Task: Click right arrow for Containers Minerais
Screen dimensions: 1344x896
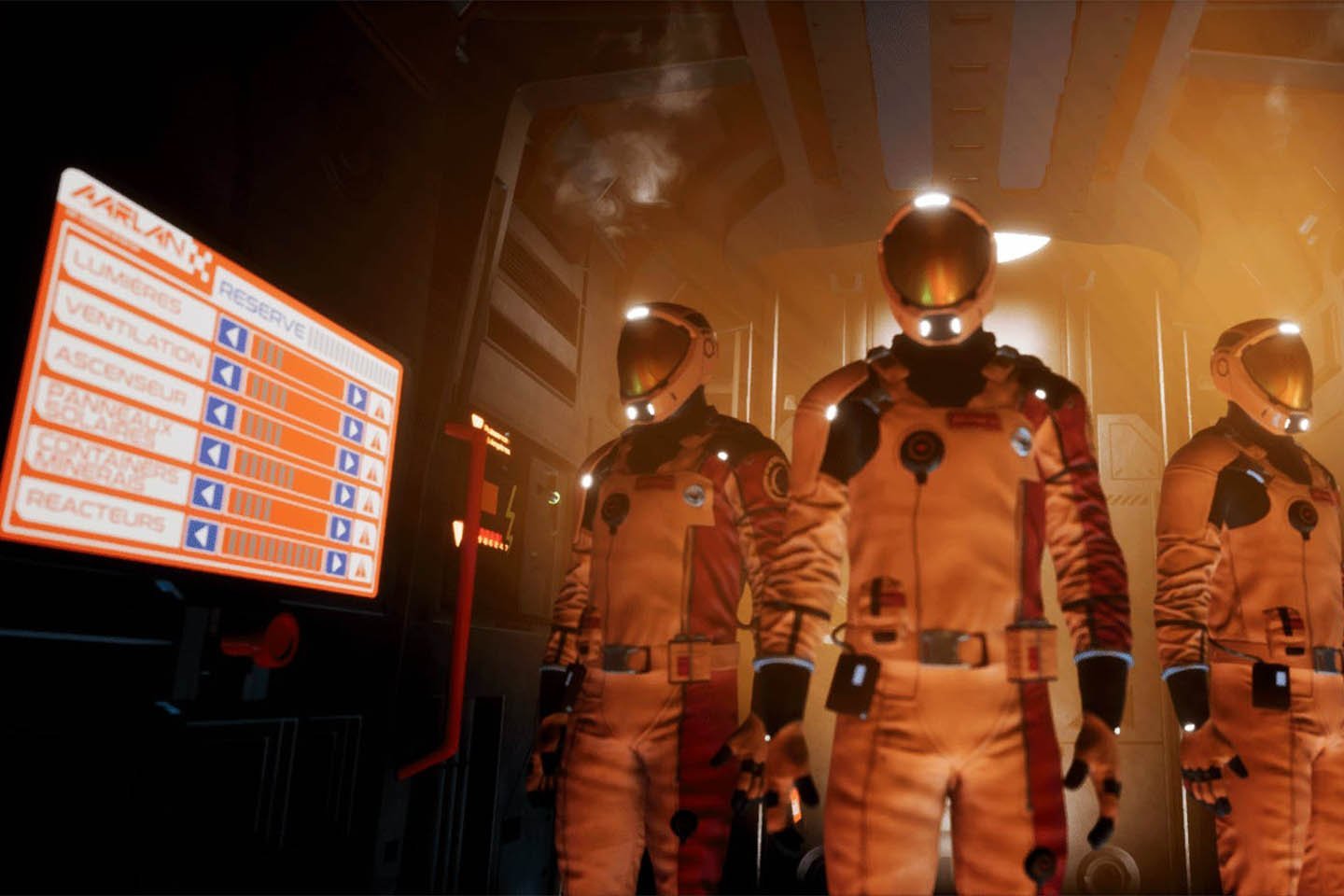Action: pyautogui.click(x=340, y=529)
